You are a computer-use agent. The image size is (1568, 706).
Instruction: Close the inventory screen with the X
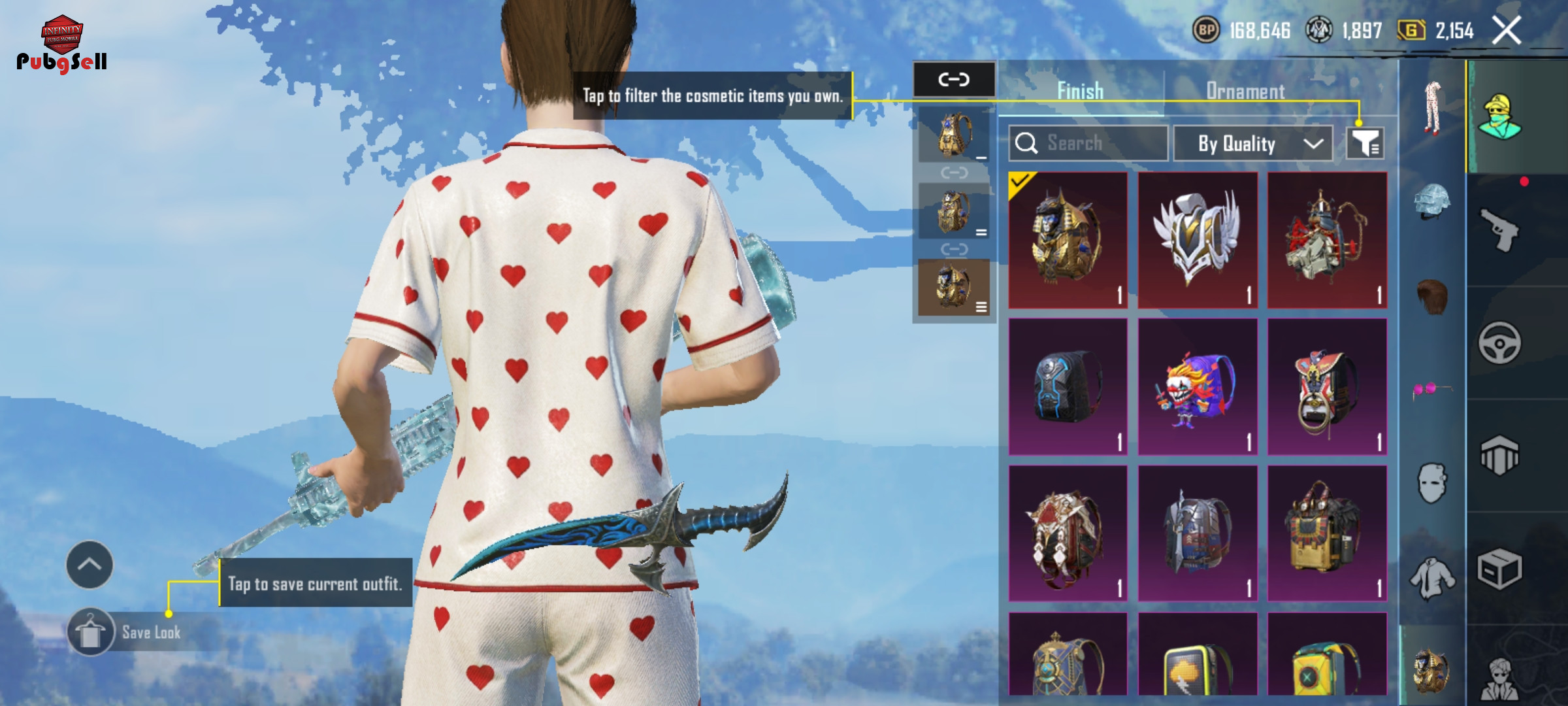[1507, 31]
